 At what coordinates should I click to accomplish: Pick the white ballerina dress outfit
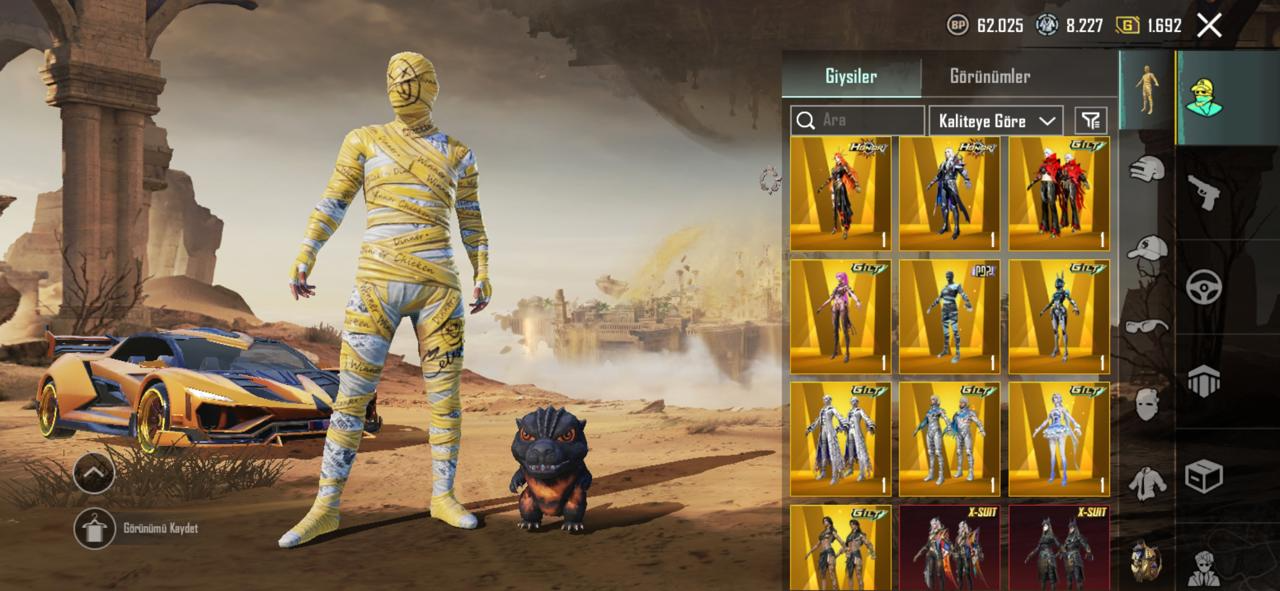[x=1058, y=438]
